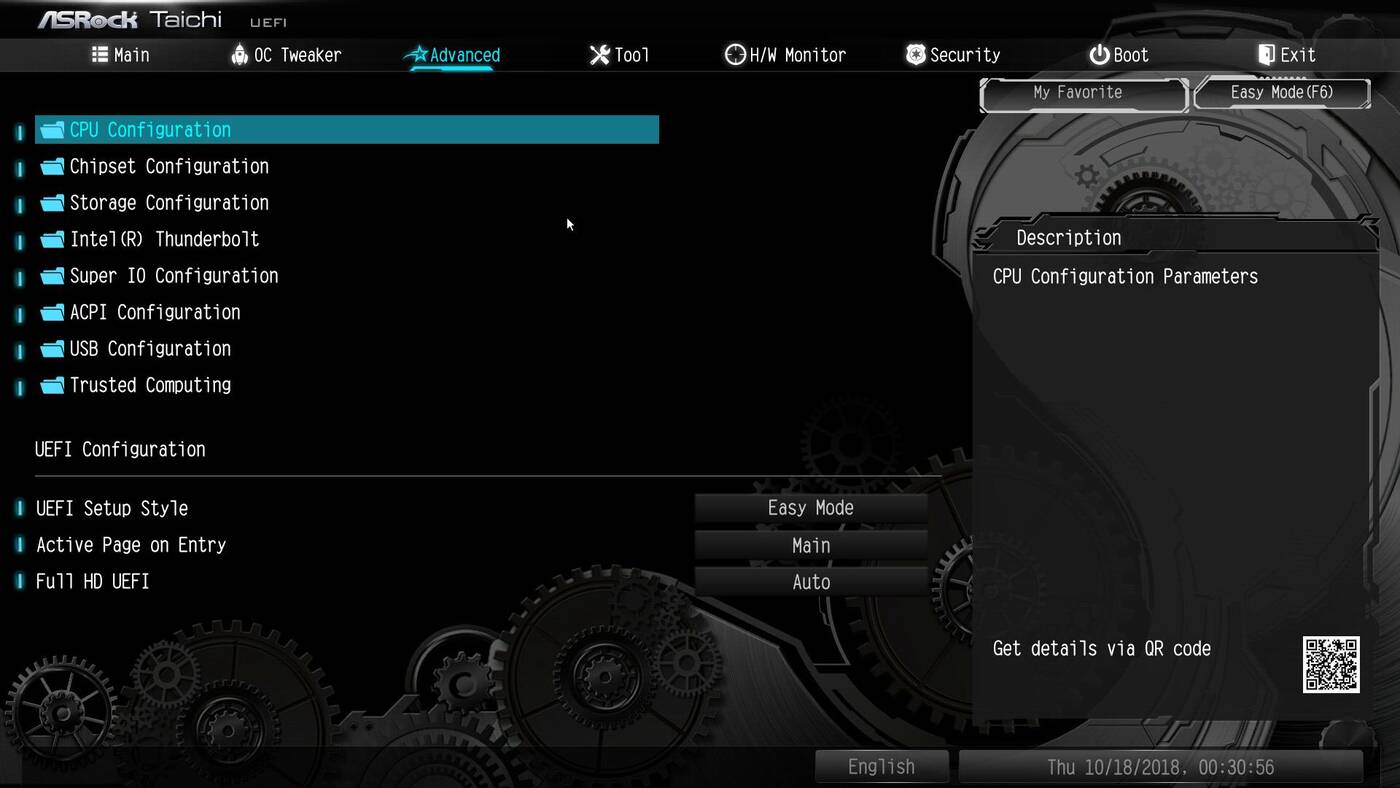Change the Active Page on Entry value
This screenshot has width=1400, height=788.
[x=810, y=546]
